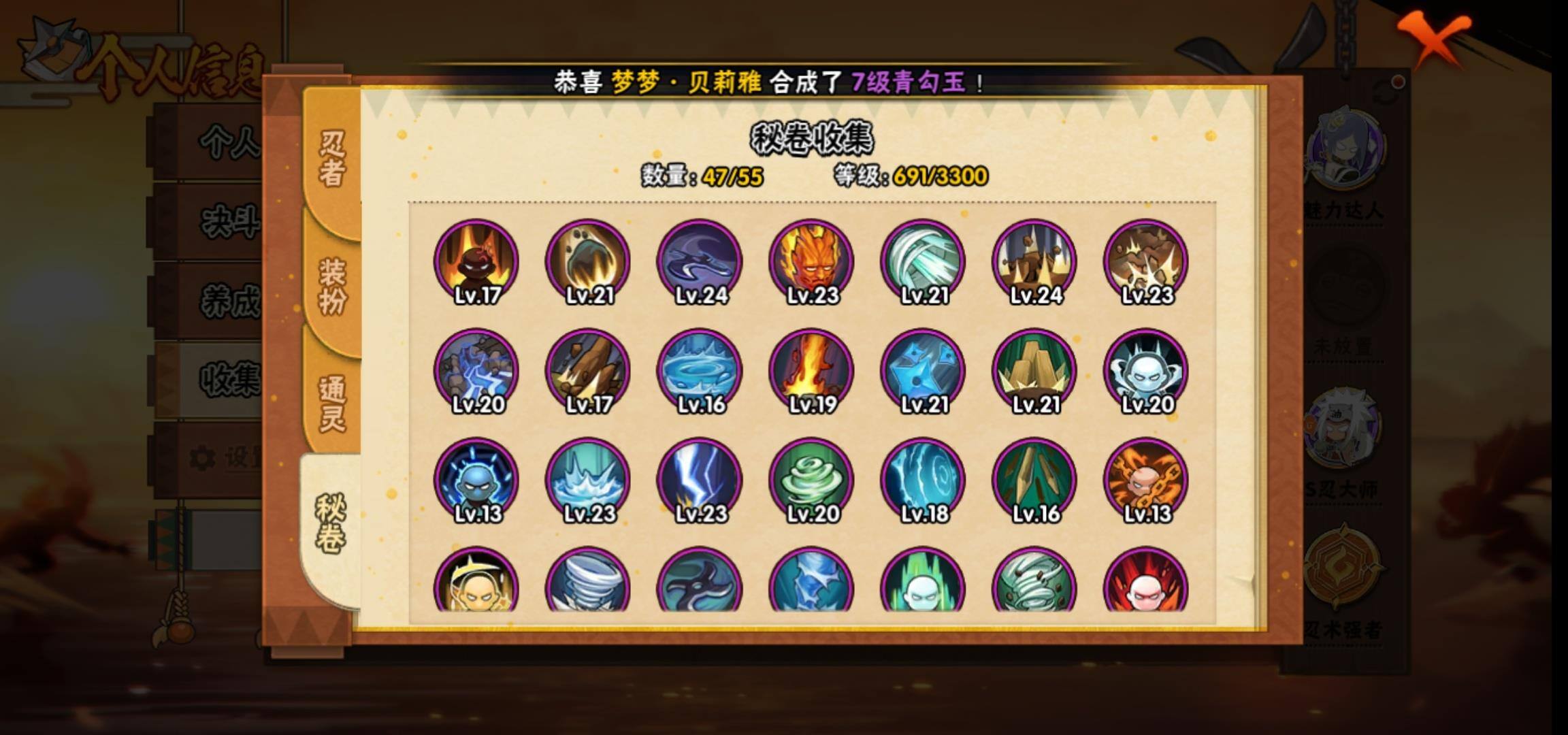Screen dimensions: 1568x735
Task: Open the 决斗 menu entry
Action: pos(228,221)
